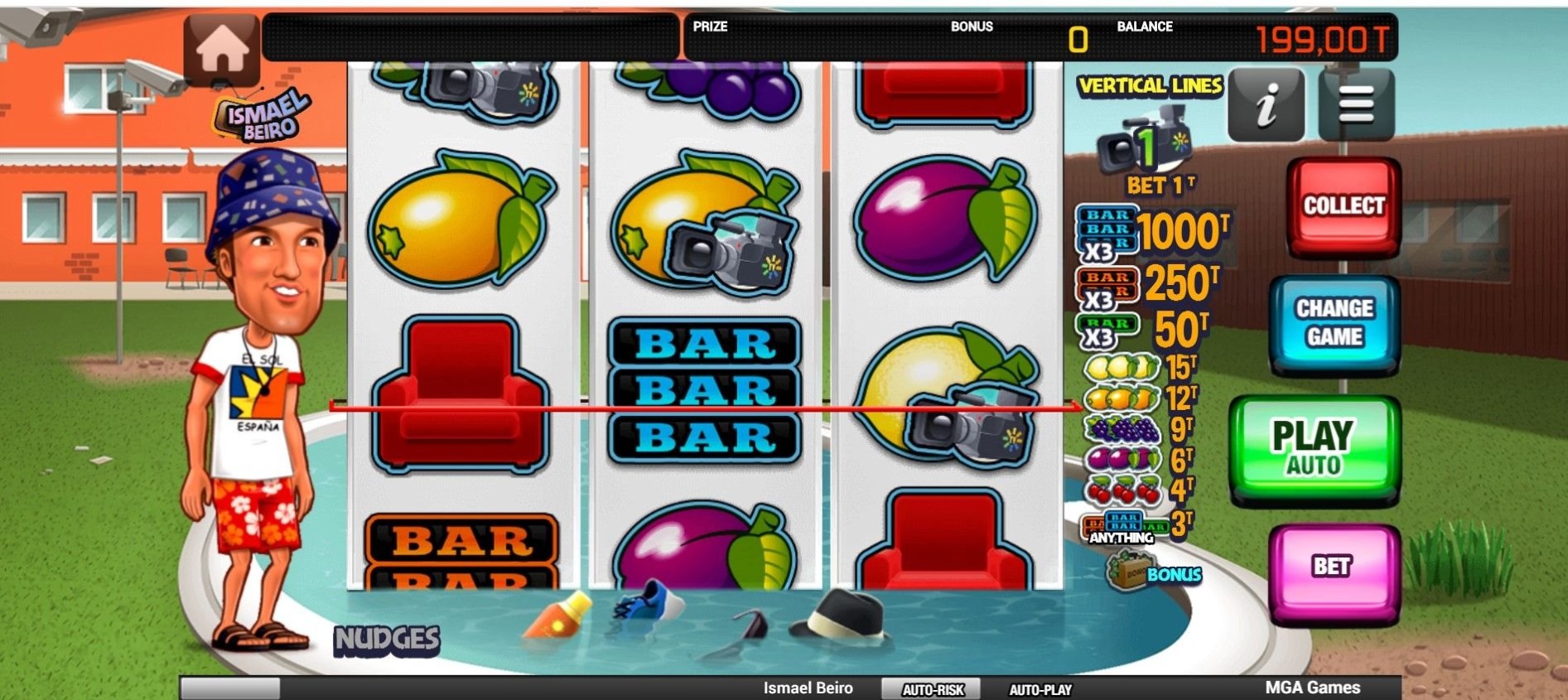Return to the home screen

pos(221,48)
